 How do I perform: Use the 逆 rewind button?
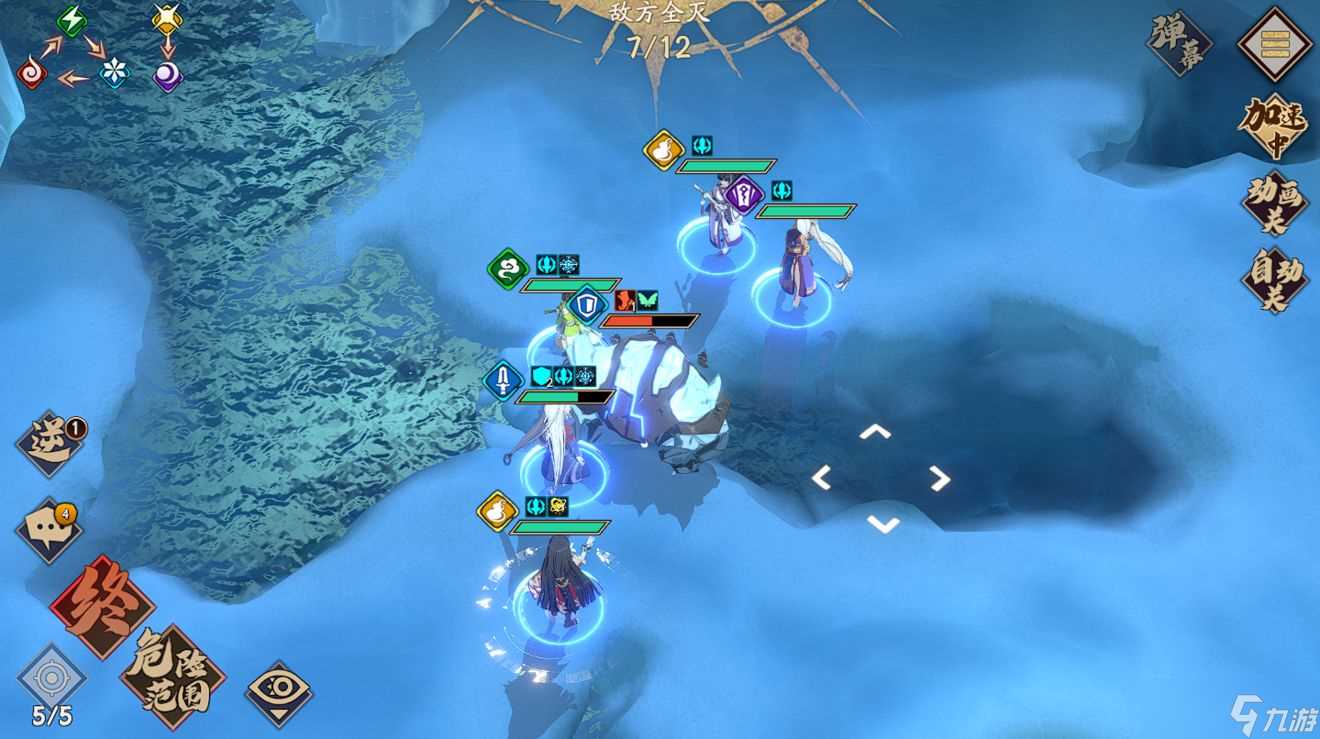coord(50,443)
